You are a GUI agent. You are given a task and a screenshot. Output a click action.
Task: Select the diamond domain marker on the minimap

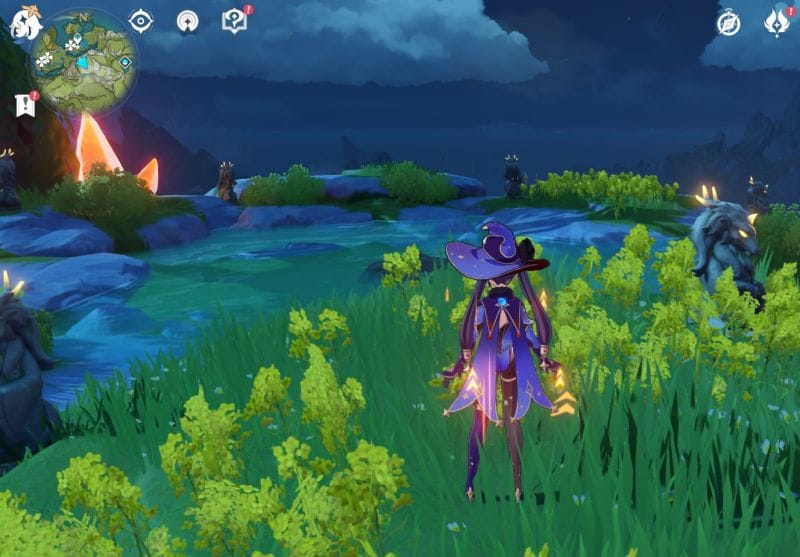[125, 62]
